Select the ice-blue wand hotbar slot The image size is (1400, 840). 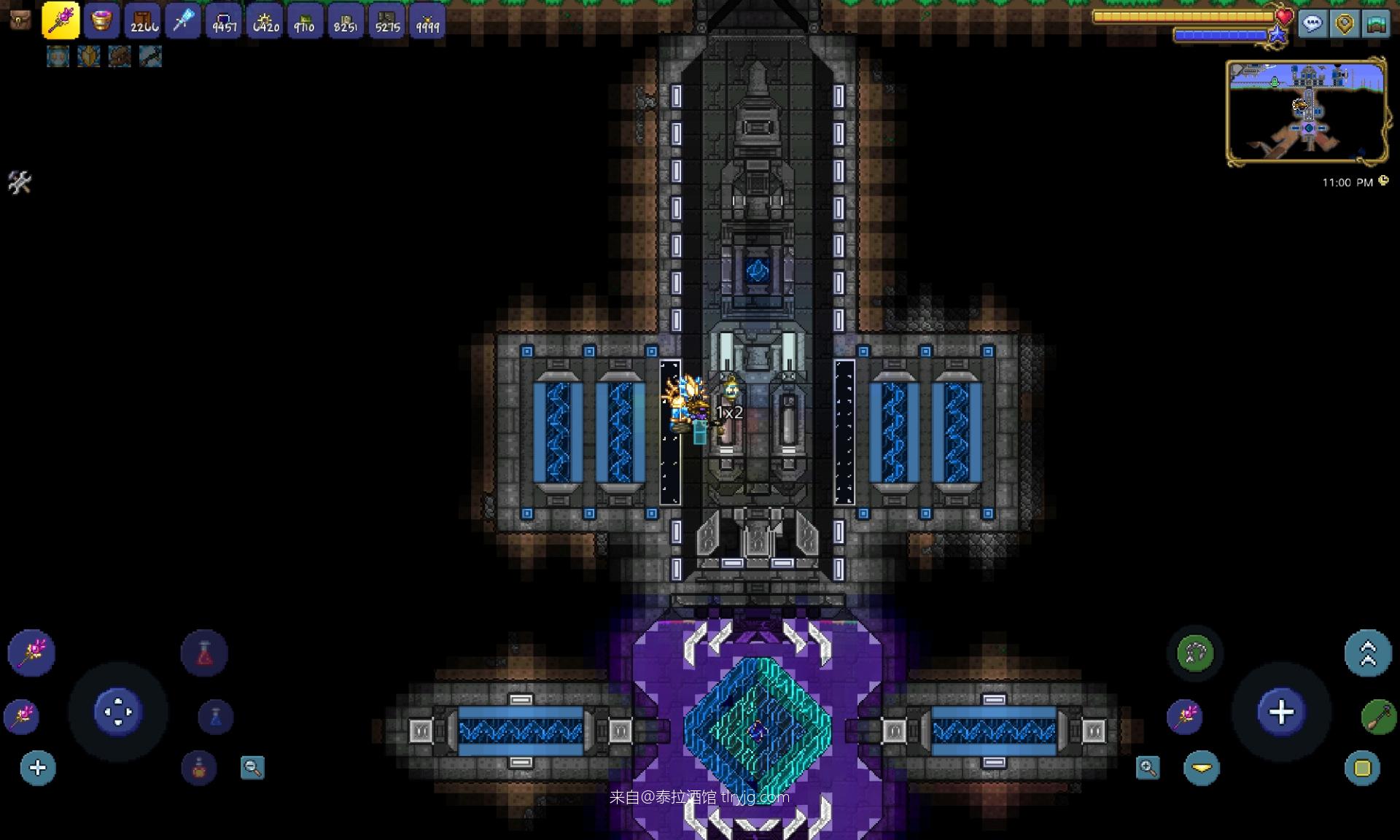pos(183,20)
